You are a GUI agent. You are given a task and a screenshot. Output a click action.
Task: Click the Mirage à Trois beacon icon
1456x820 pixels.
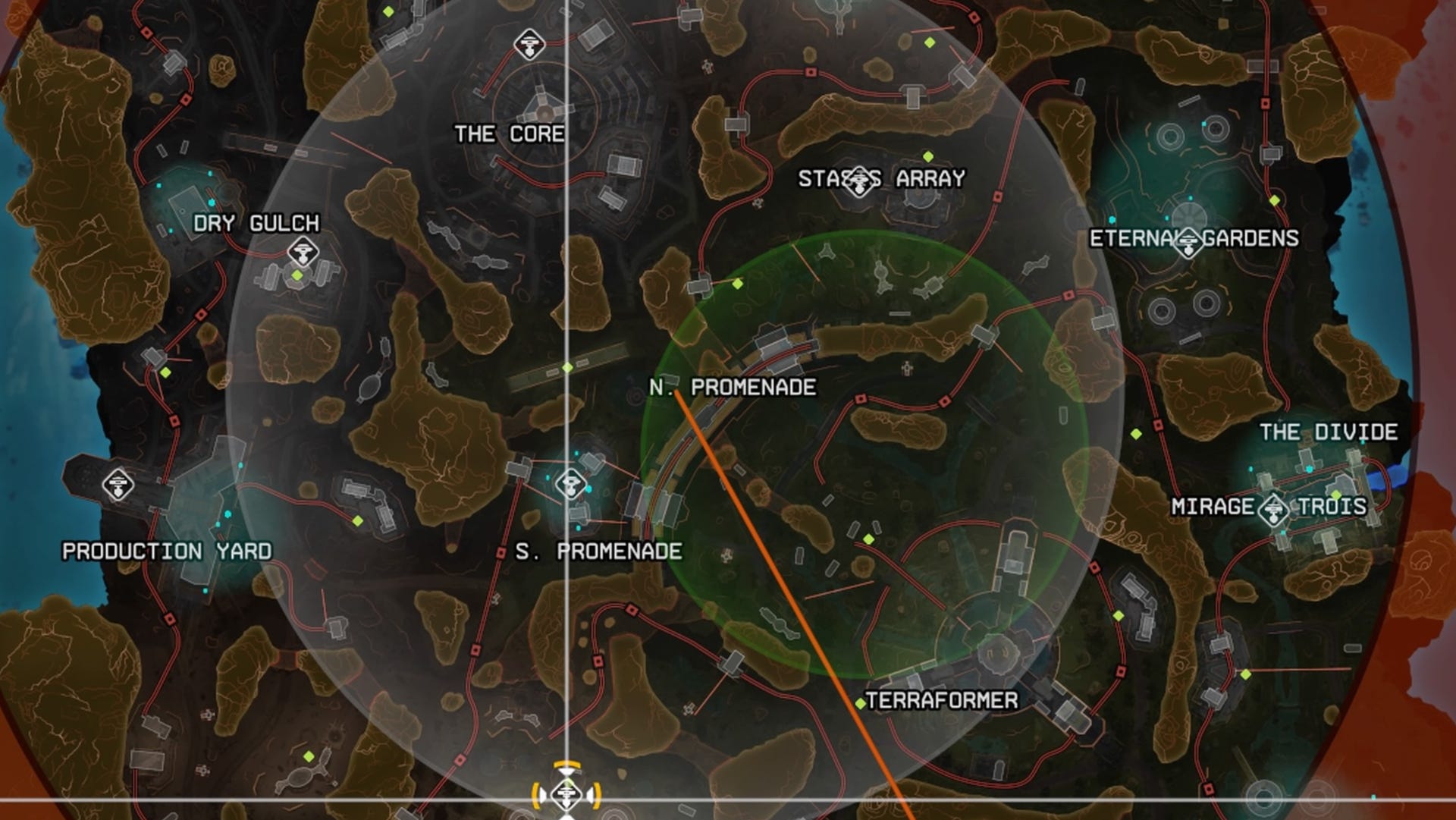(1274, 511)
